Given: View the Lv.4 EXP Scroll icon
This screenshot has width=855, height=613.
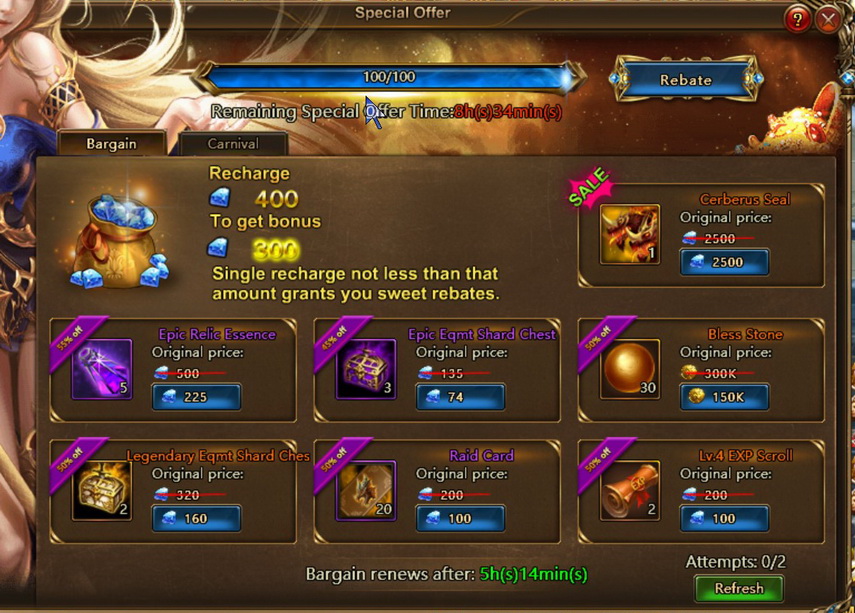Looking at the screenshot, I should 630,490.
